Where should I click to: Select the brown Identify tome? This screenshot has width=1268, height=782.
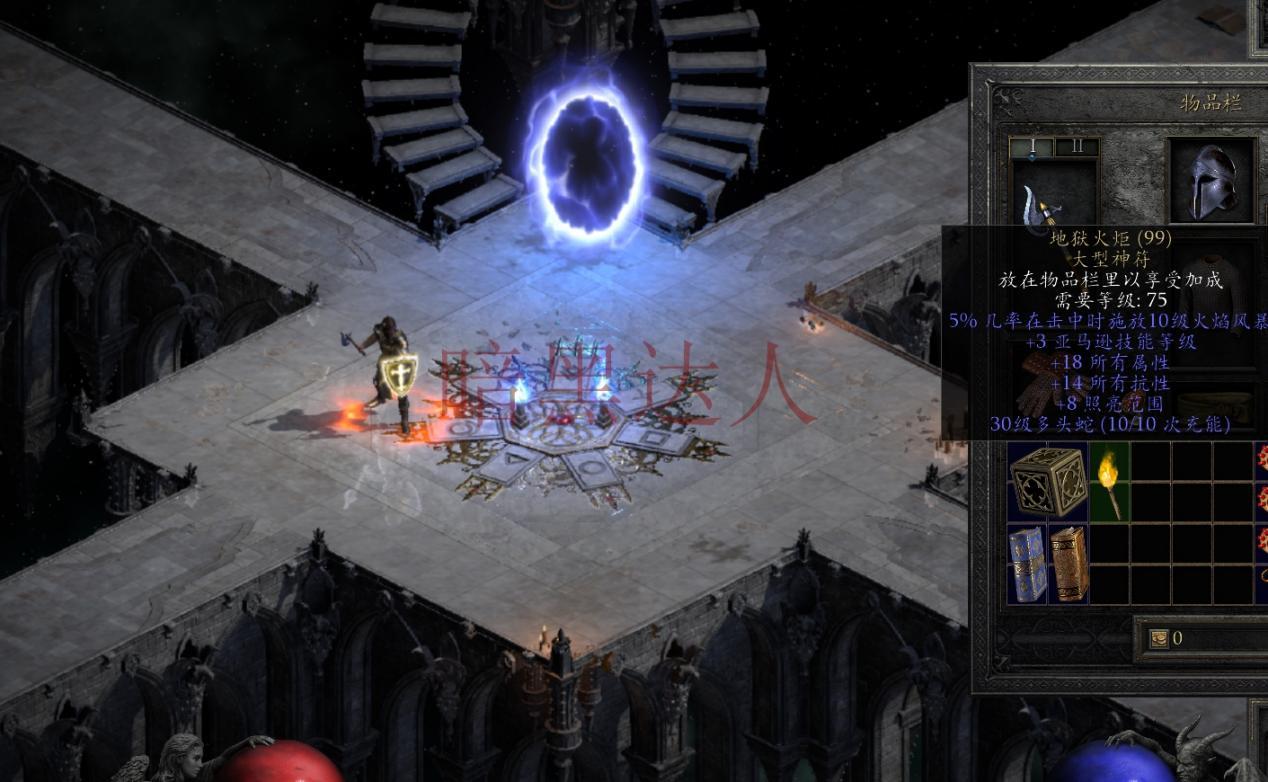1069,564
